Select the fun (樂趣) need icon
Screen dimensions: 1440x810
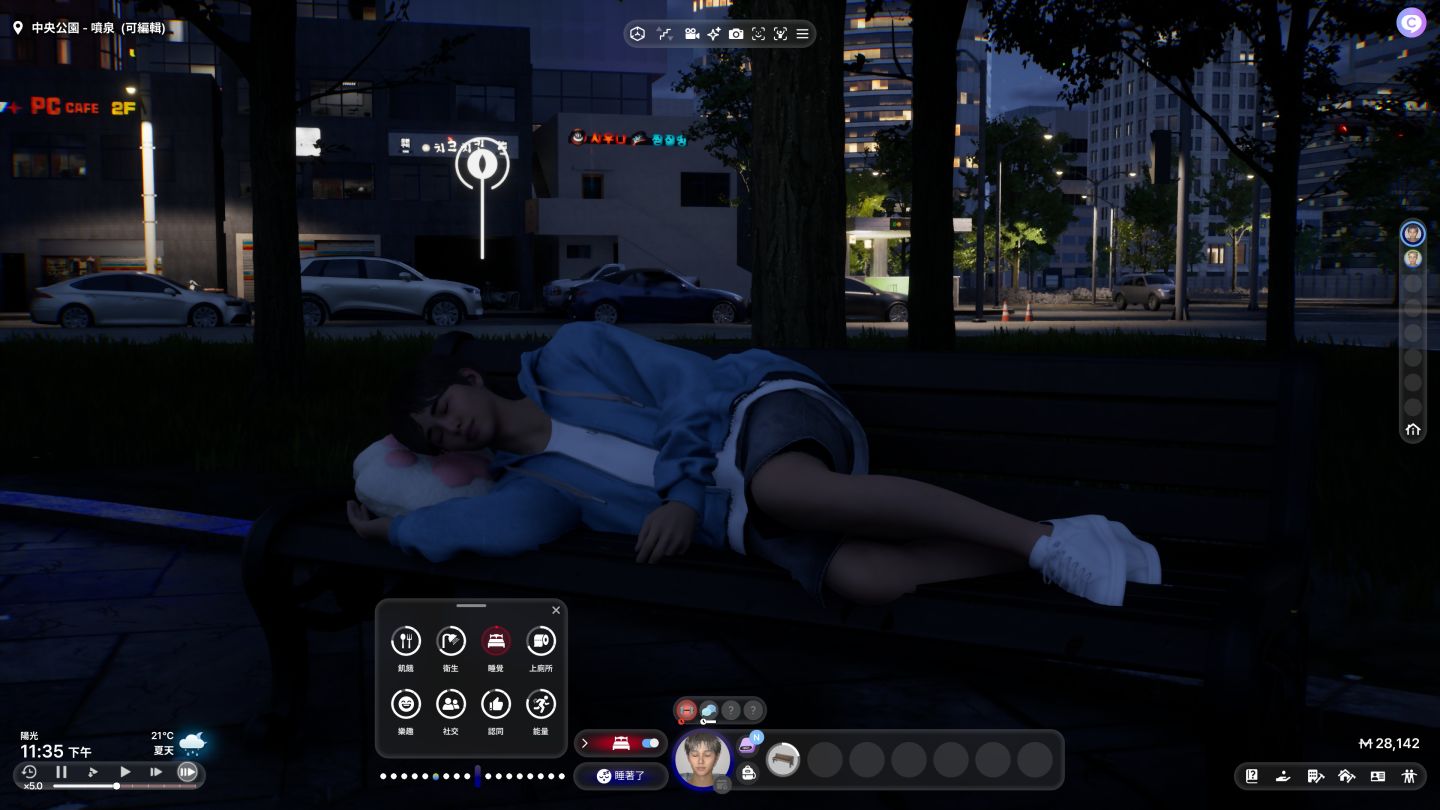click(x=405, y=704)
